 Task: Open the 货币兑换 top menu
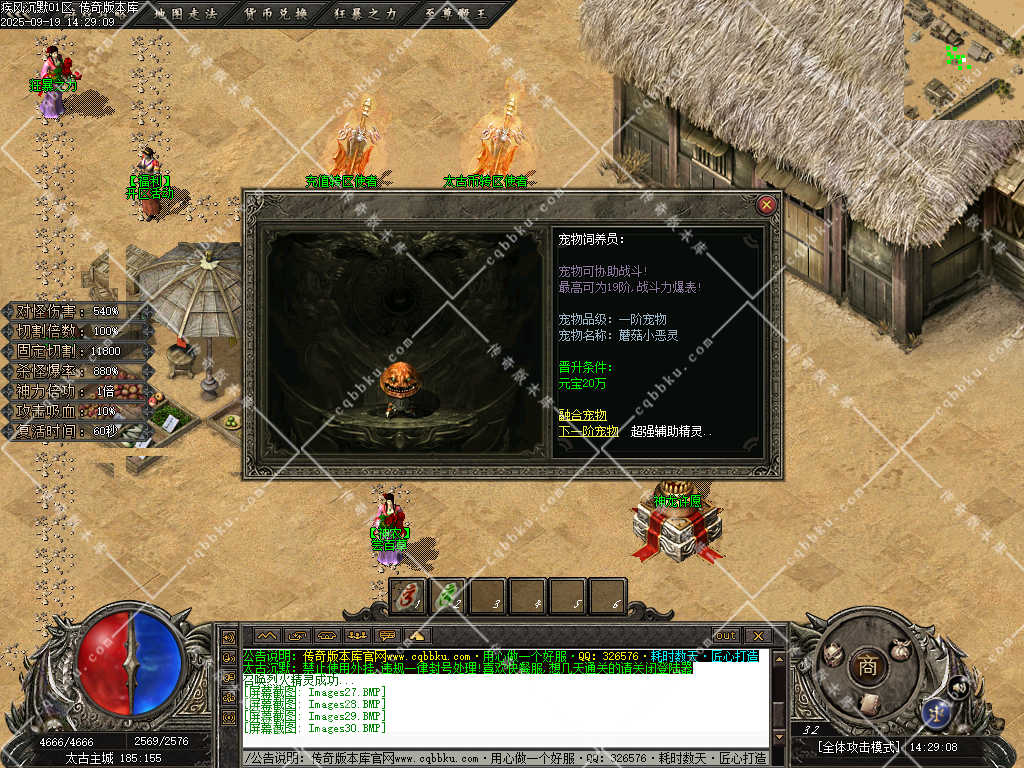pyautogui.click(x=276, y=14)
